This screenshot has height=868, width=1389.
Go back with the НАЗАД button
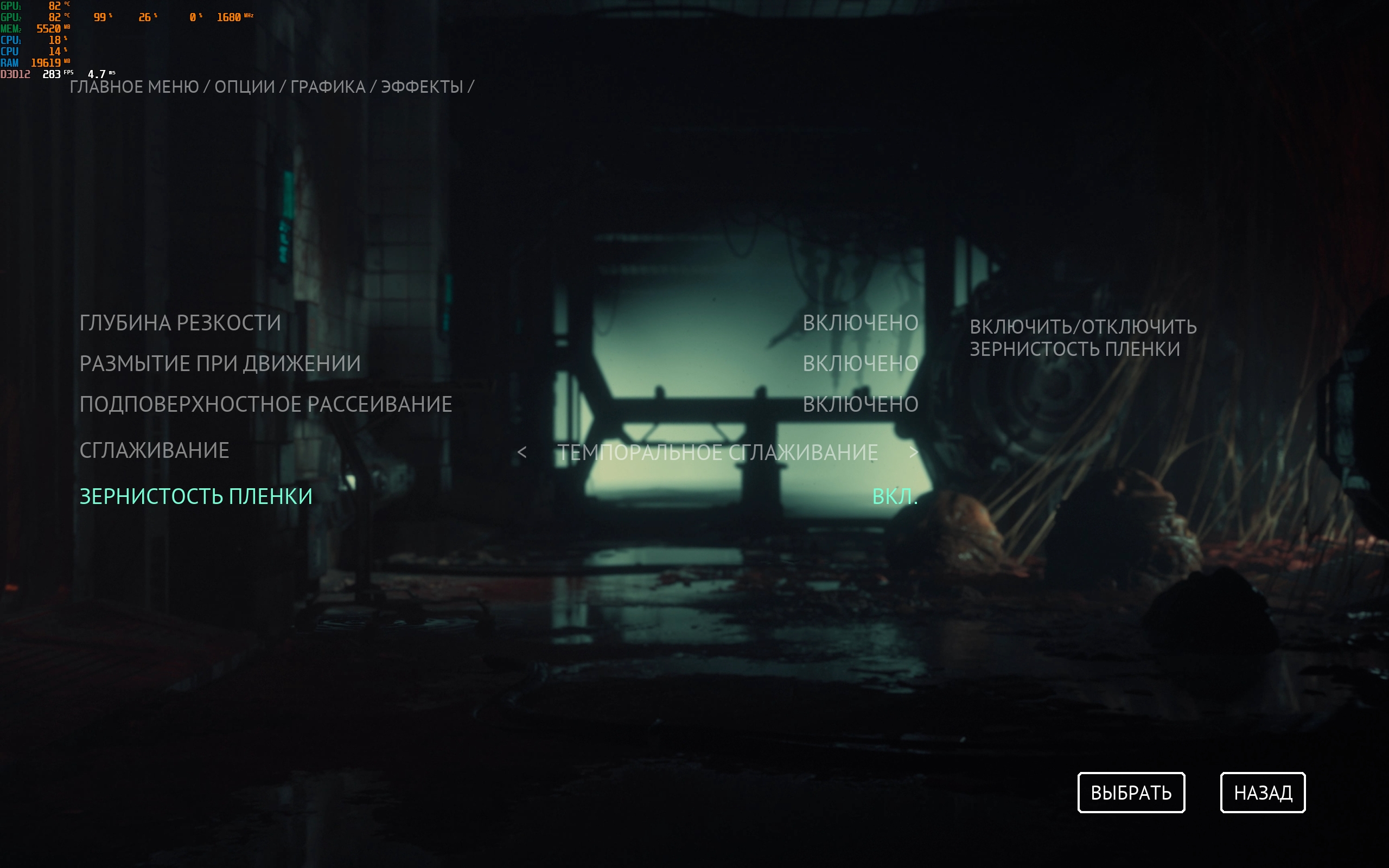(x=1263, y=793)
